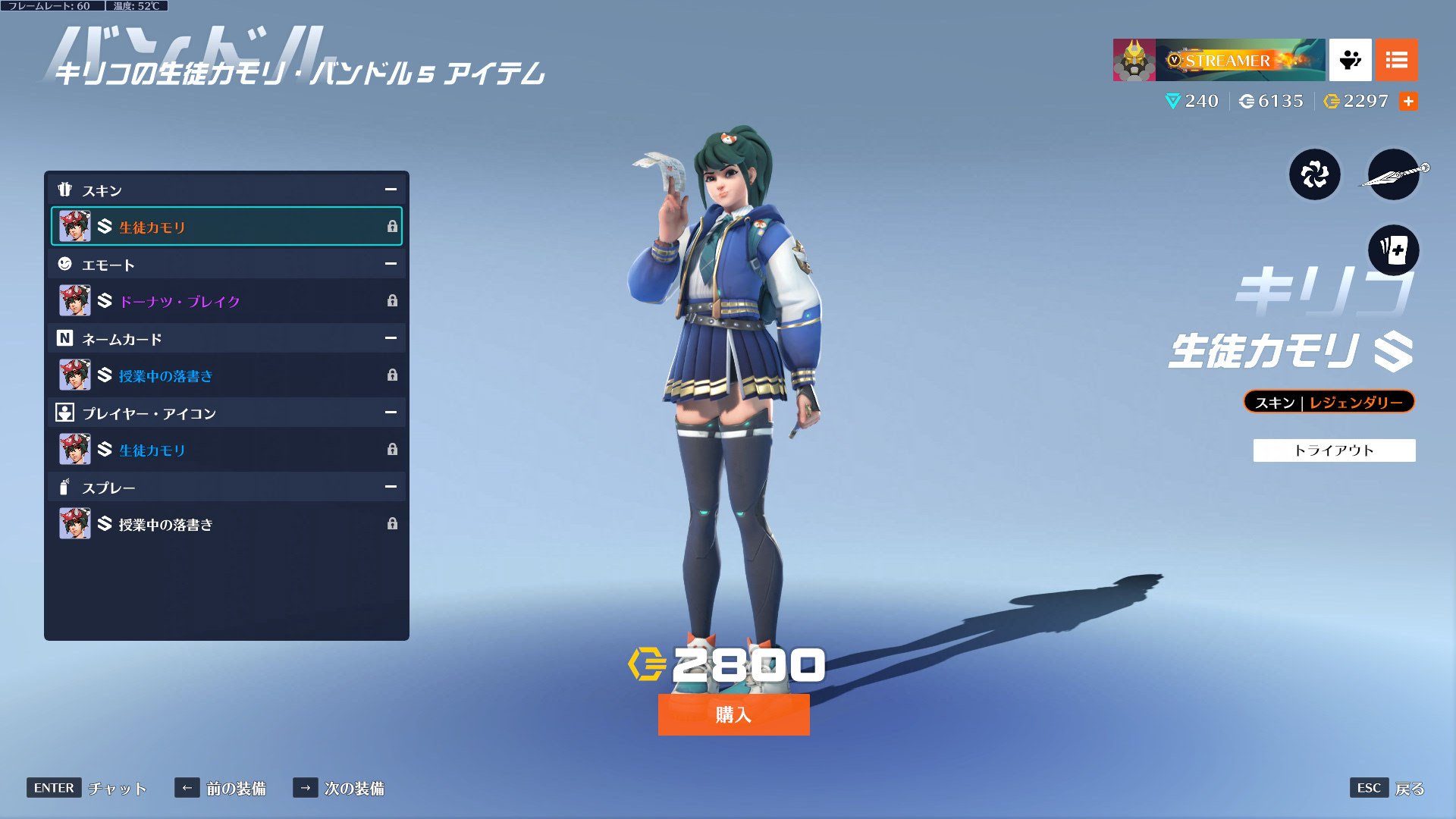This screenshot has height=819, width=1456.
Task: Select the 生徒カモリ skin row
Action: click(226, 227)
